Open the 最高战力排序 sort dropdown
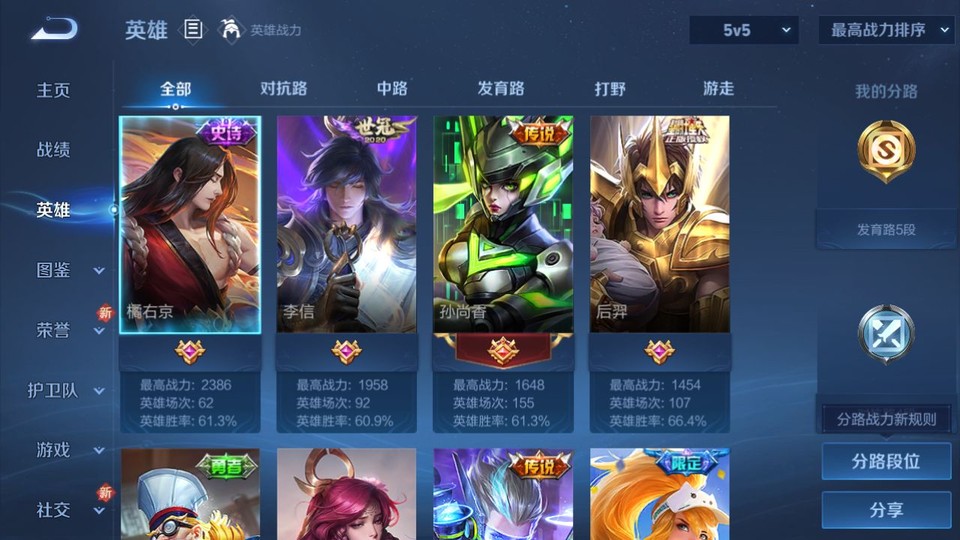 pyautogui.click(x=886, y=30)
